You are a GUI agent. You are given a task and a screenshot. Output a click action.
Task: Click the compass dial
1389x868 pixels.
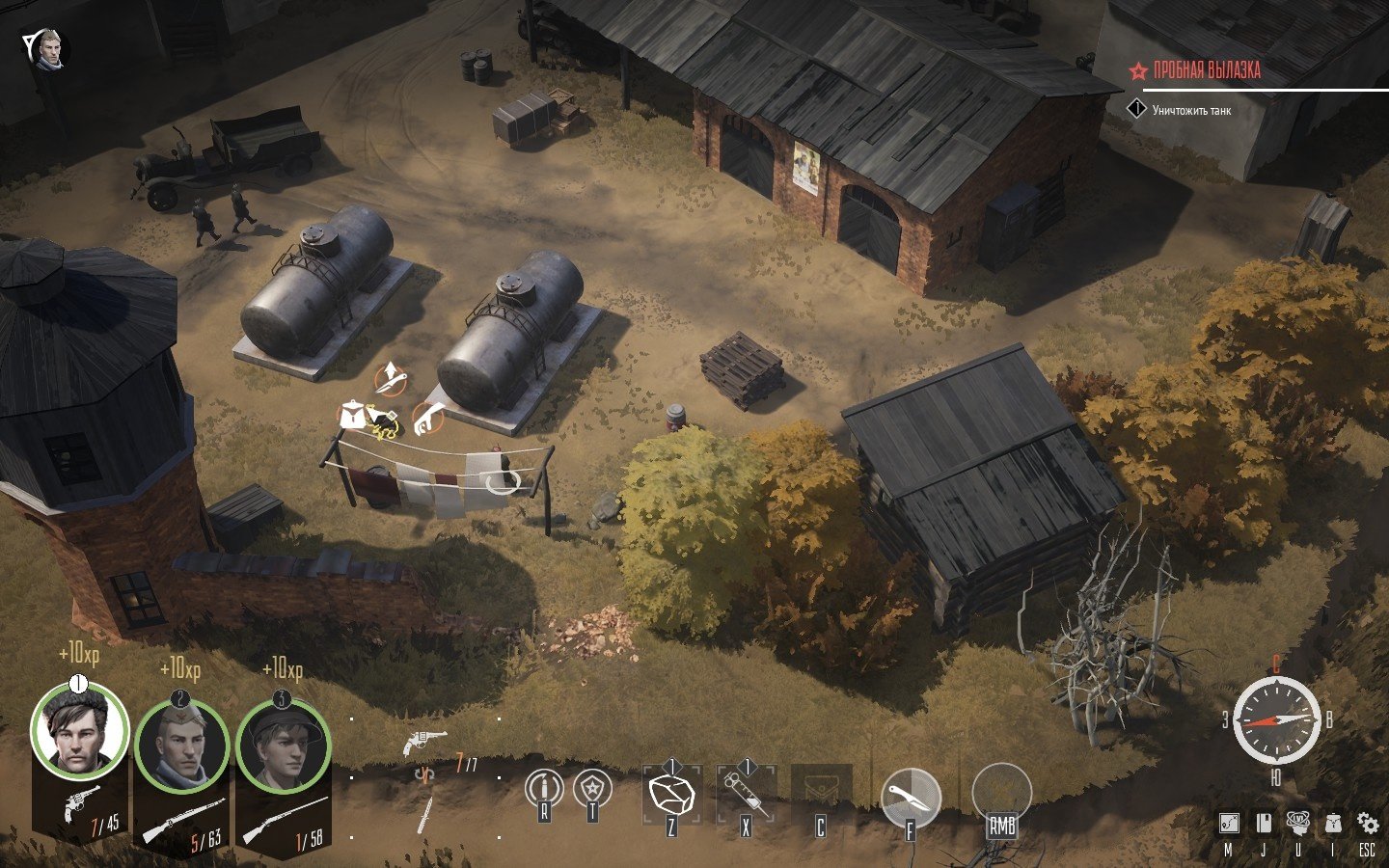point(1276,720)
